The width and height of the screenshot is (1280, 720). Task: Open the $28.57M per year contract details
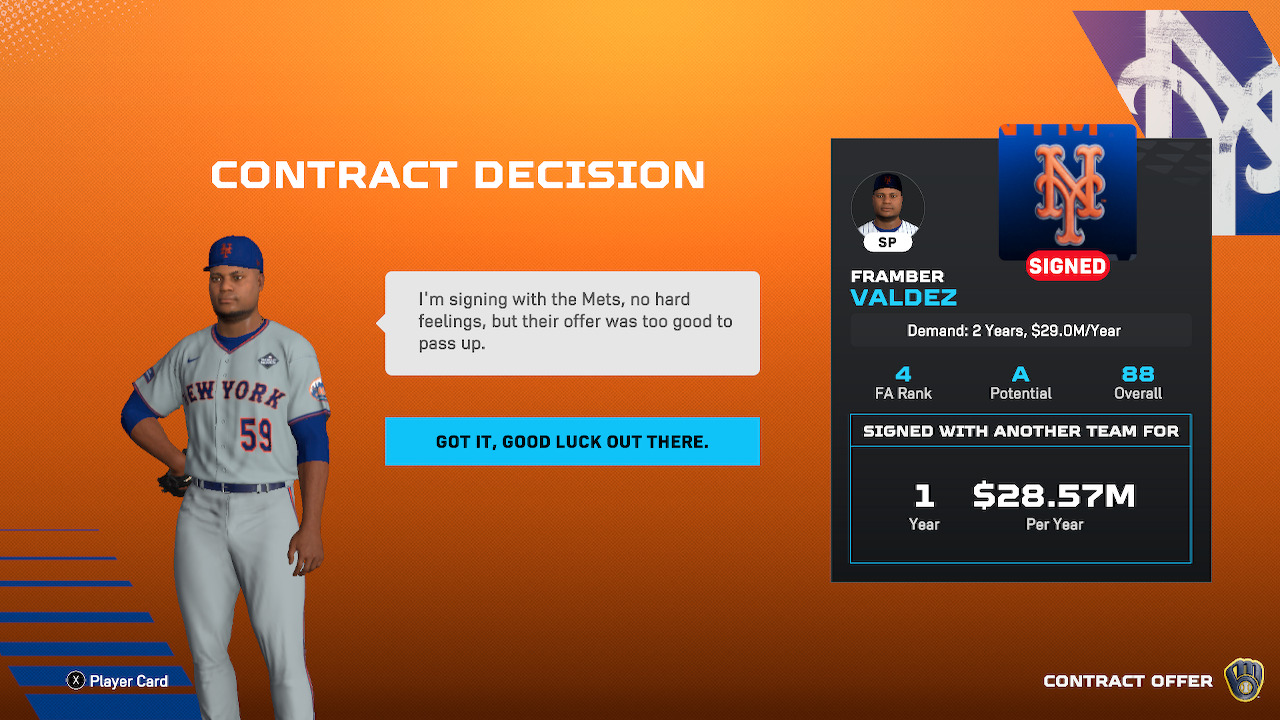click(1053, 494)
